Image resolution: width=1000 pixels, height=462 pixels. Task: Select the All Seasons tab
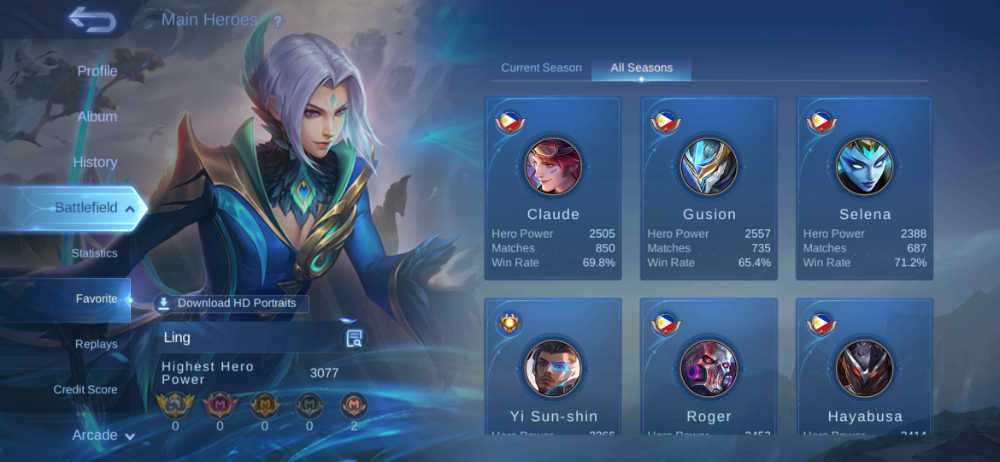click(641, 68)
